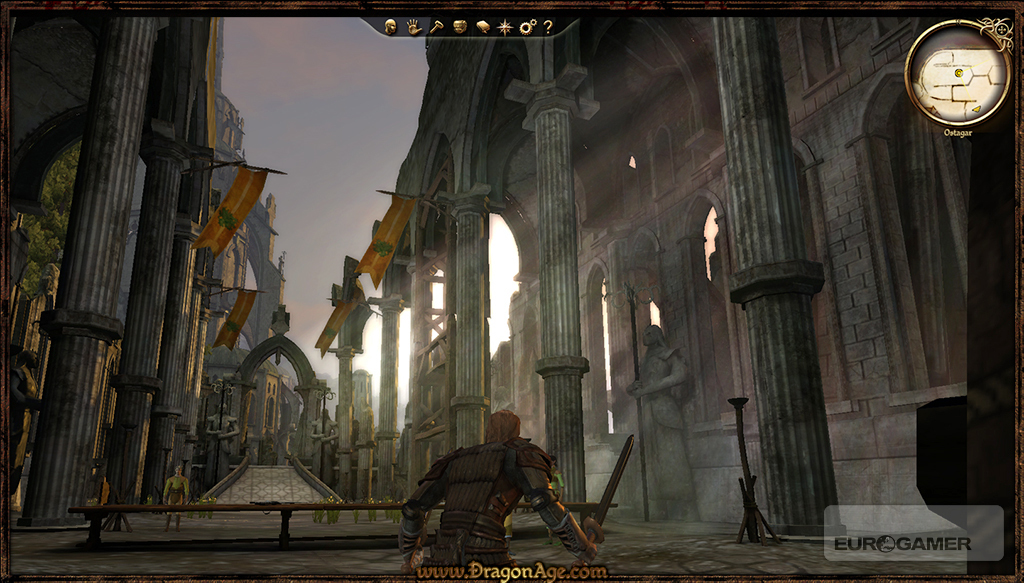Select the hammer icon in top bar
The image size is (1024, 583).
pos(436,27)
